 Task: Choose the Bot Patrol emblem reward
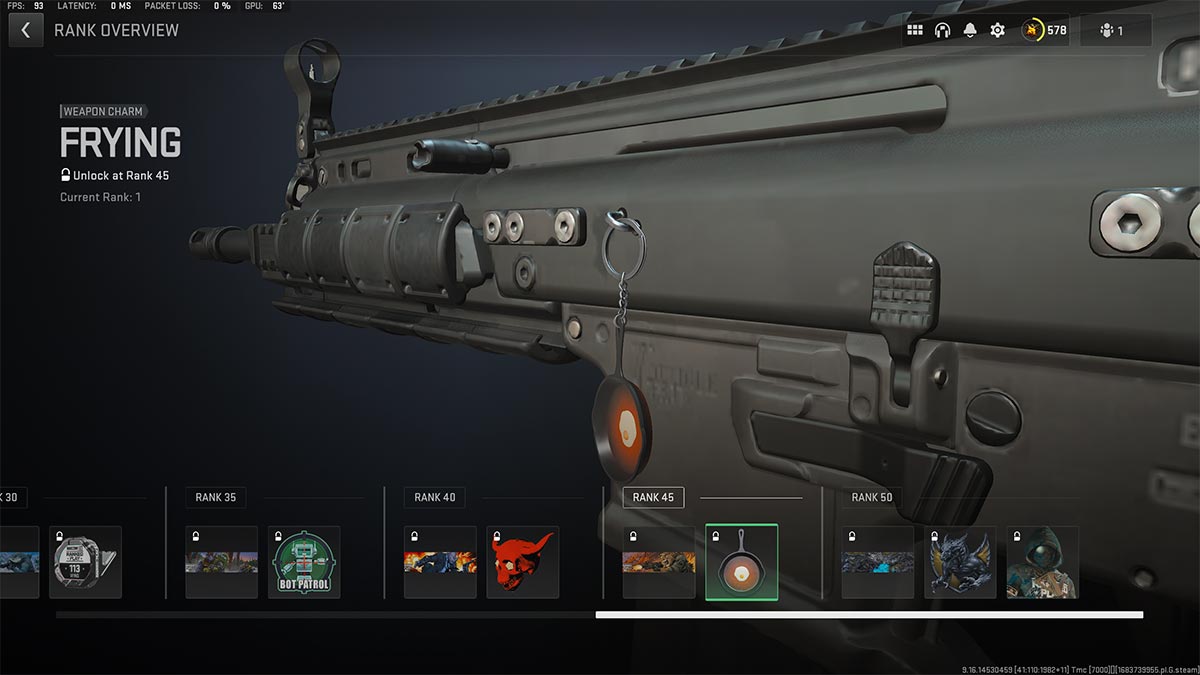pos(304,562)
